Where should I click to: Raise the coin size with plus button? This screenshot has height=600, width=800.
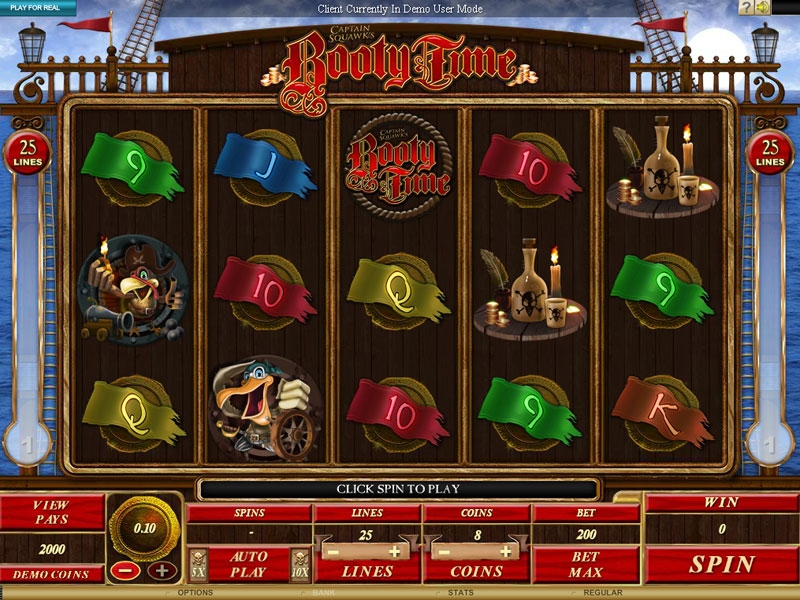[162, 571]
